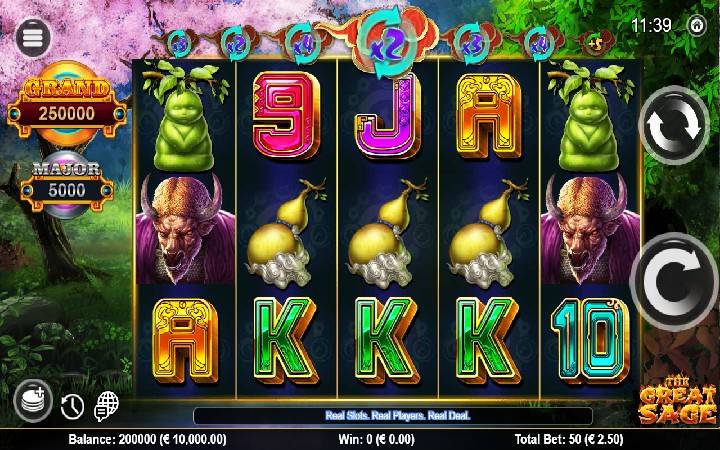Viewport: 720px width, 450px height.
Task: Open the language globe icon
Action: [106, 406]
